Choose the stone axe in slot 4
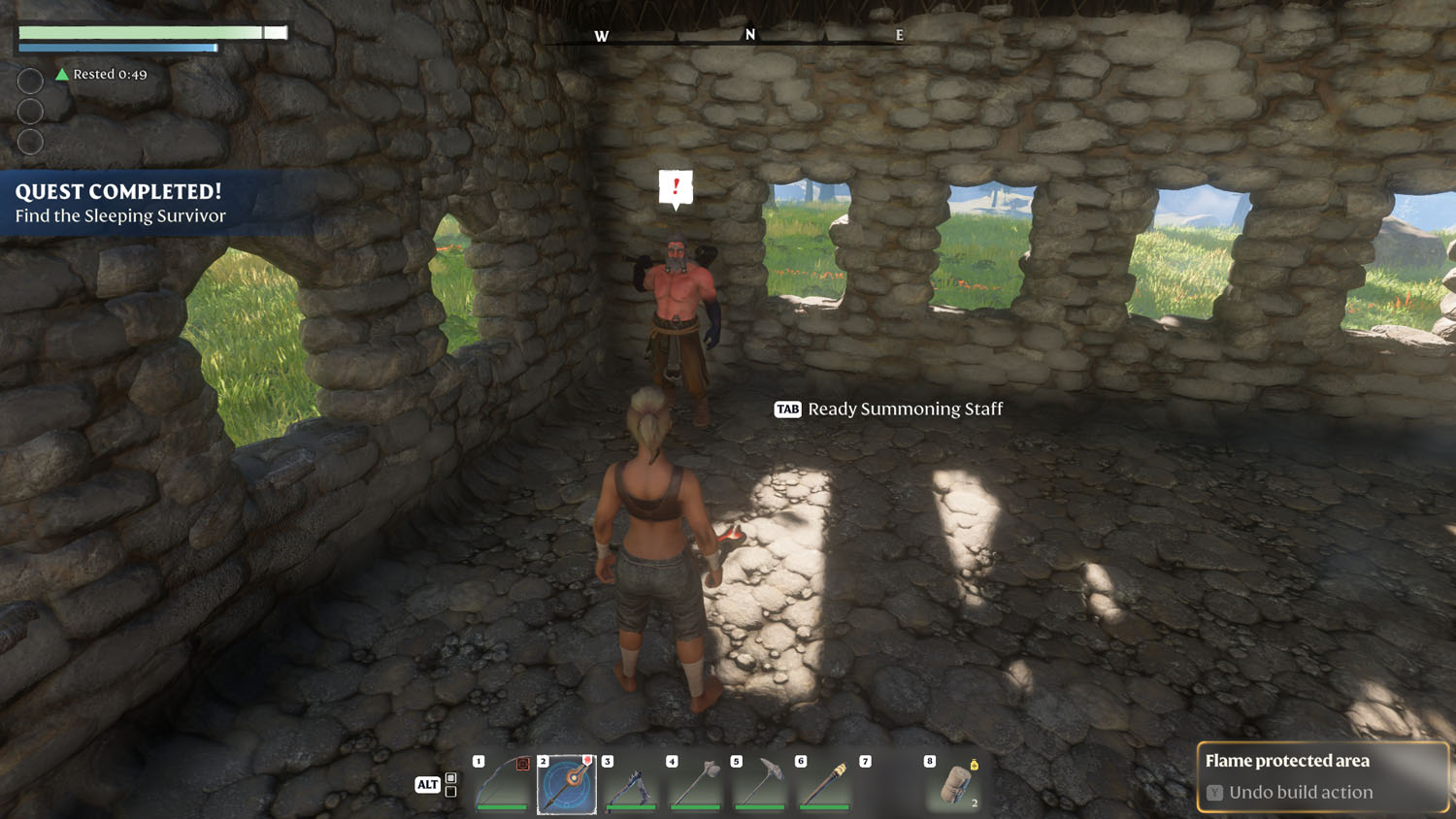Image resolution: width=1456 pixels, height=819 pixels. click(x=696, y=784)
